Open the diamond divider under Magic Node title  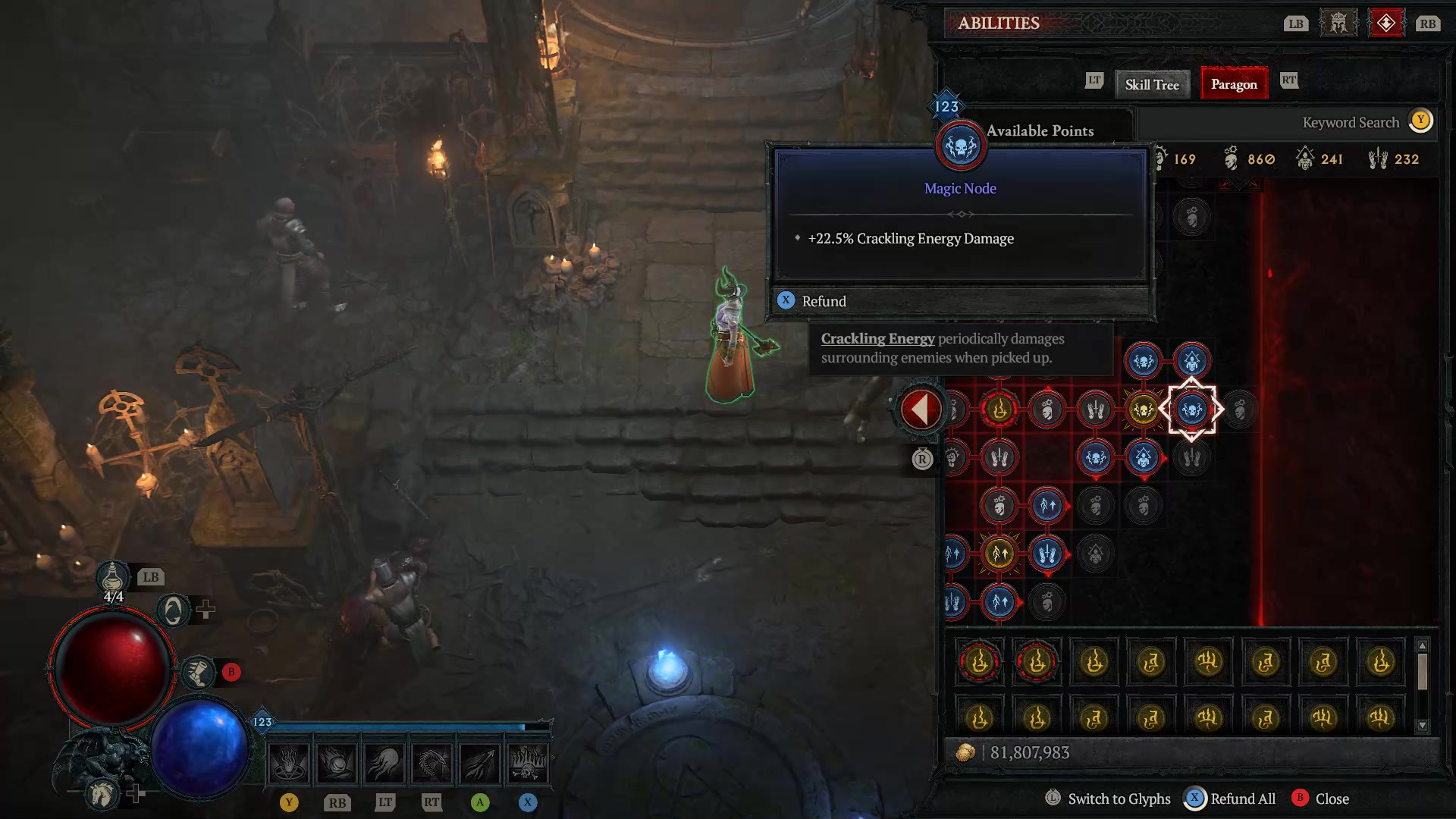960,214
